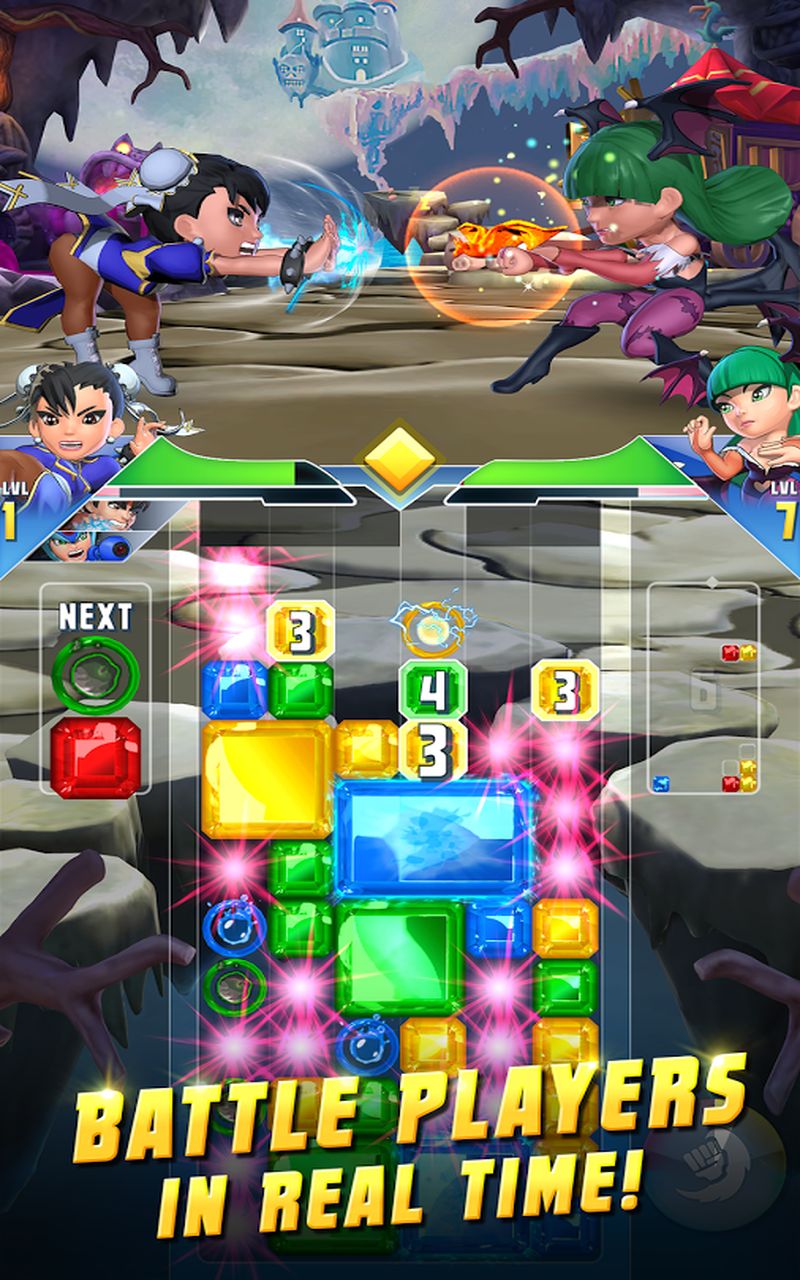Choose the large green gem block
This screenshot has width=800, height=1280.
click(x=399, y=955)
